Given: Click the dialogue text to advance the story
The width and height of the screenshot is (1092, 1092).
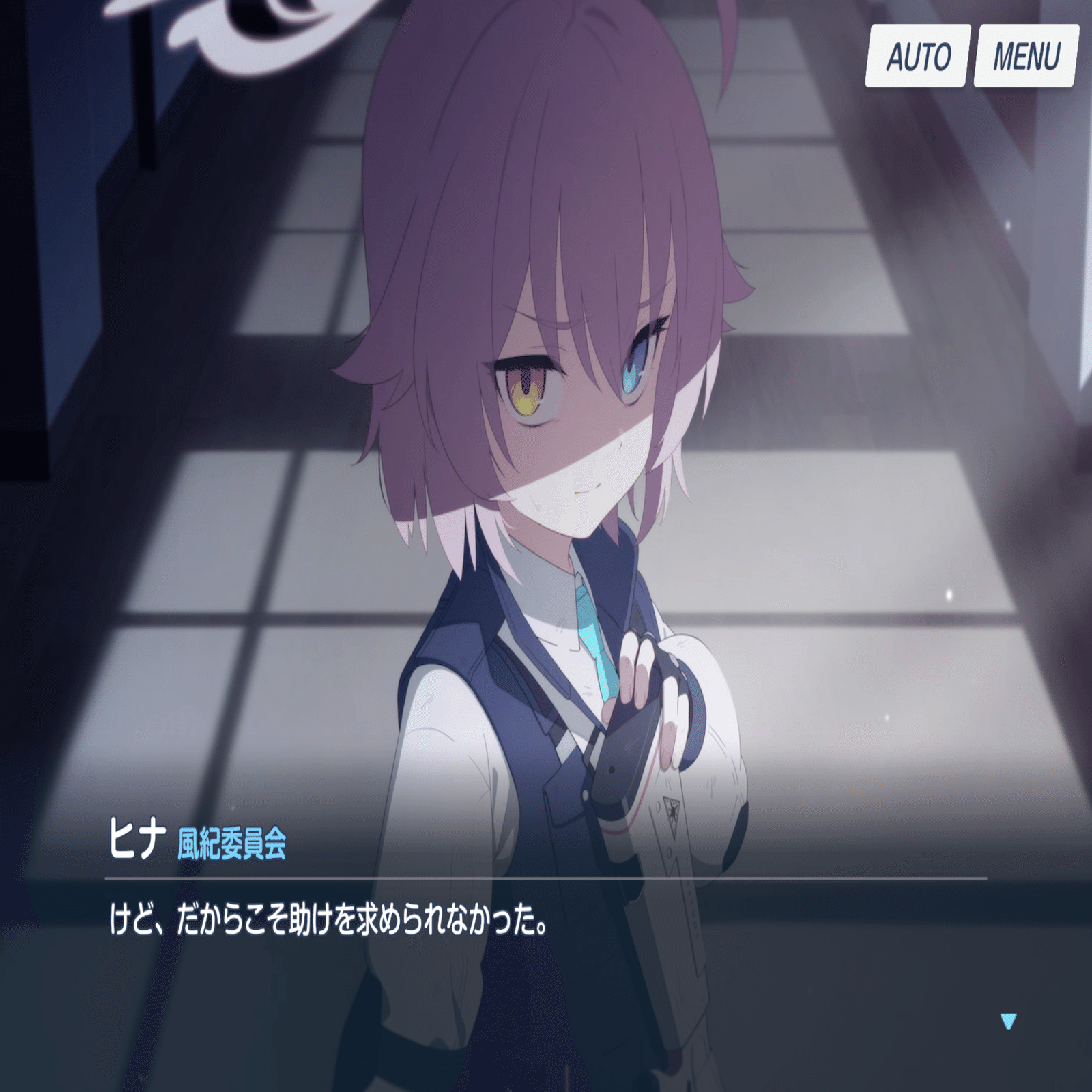Looking at the screenshot, I should point(328,921).
